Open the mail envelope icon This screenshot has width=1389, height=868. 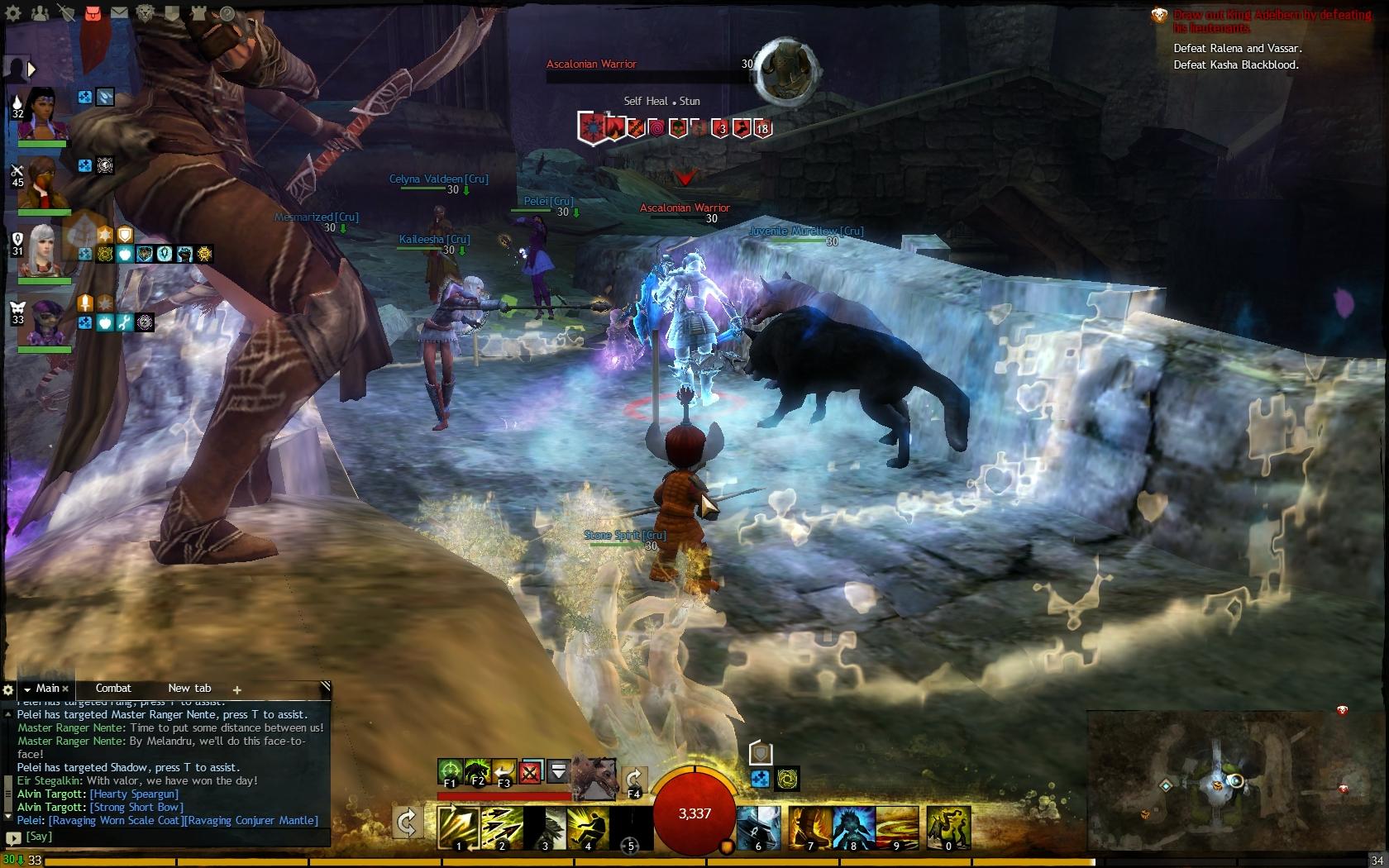point(119,13)
